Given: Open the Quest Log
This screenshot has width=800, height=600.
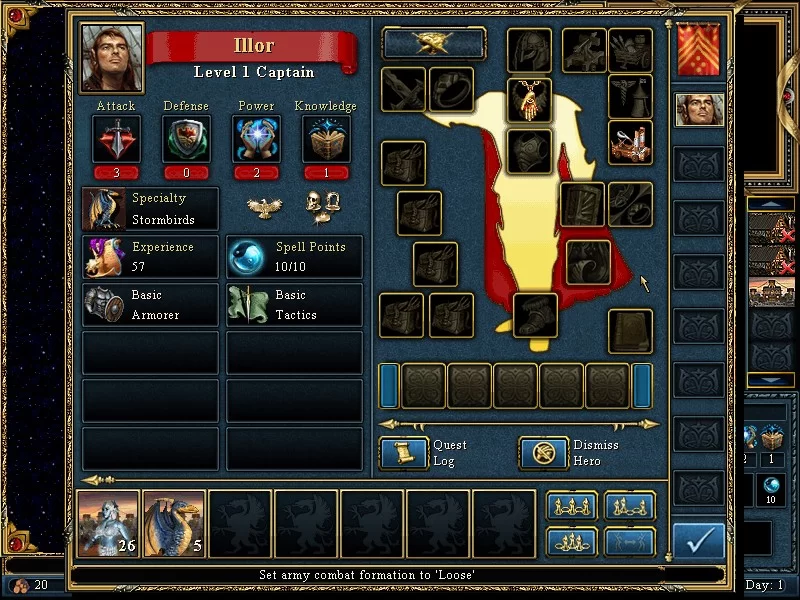Looking at the screenshot, I should pyautogui.click(x=404, y=453).
